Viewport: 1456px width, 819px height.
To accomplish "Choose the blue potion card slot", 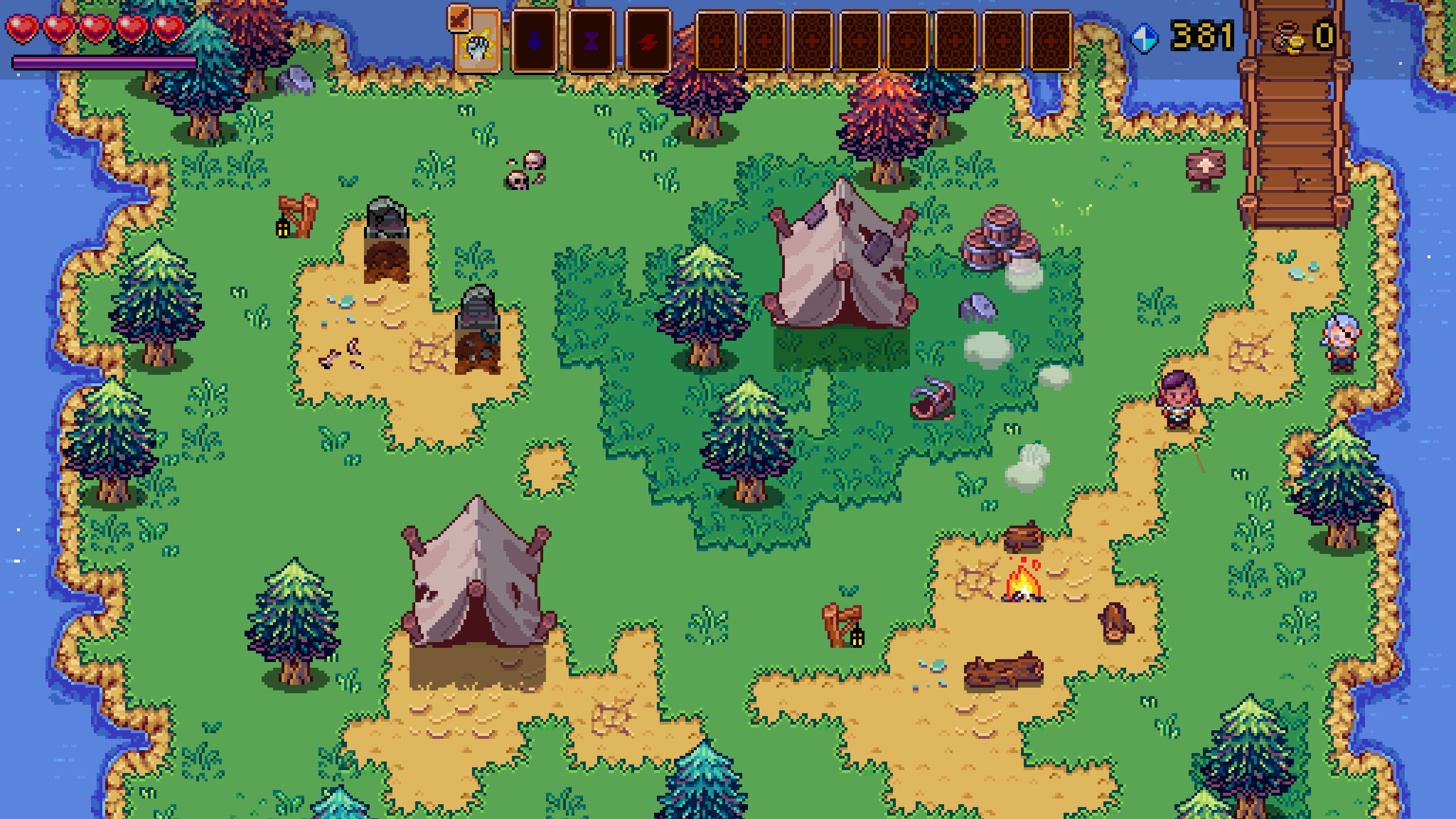I will [535, 41].
